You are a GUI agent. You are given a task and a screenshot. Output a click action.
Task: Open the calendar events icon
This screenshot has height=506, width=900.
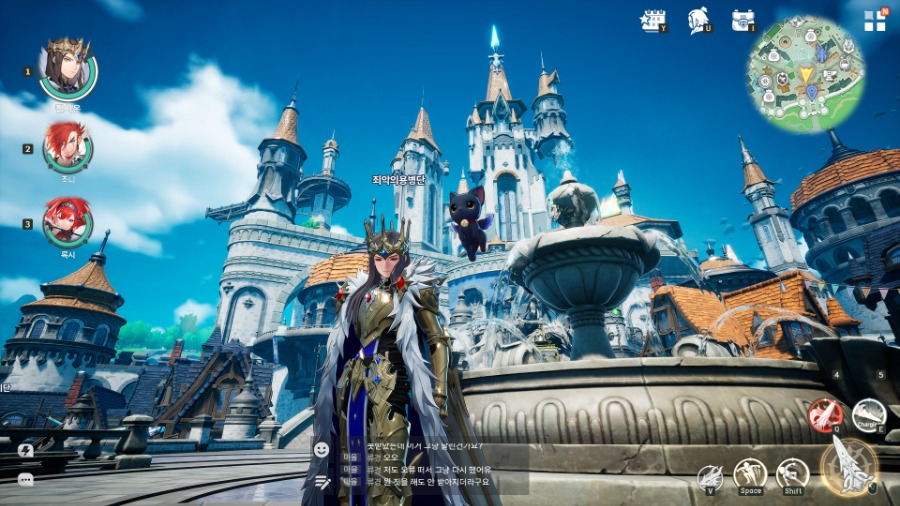tap(652, 20)
